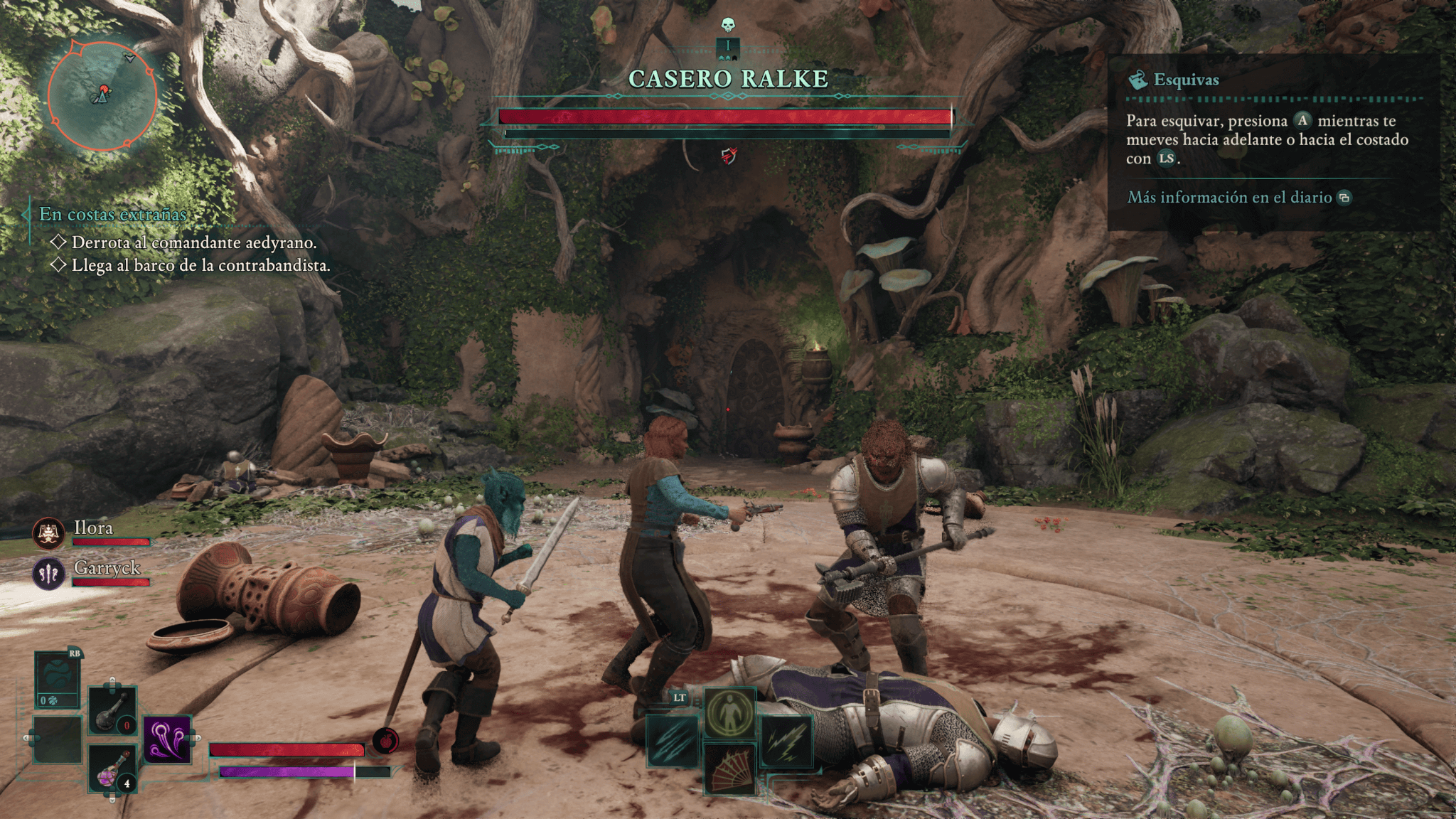Use the purple potion with four charges
The width and height of the screenshot is (1456, 819).
(x=112, y=770)
